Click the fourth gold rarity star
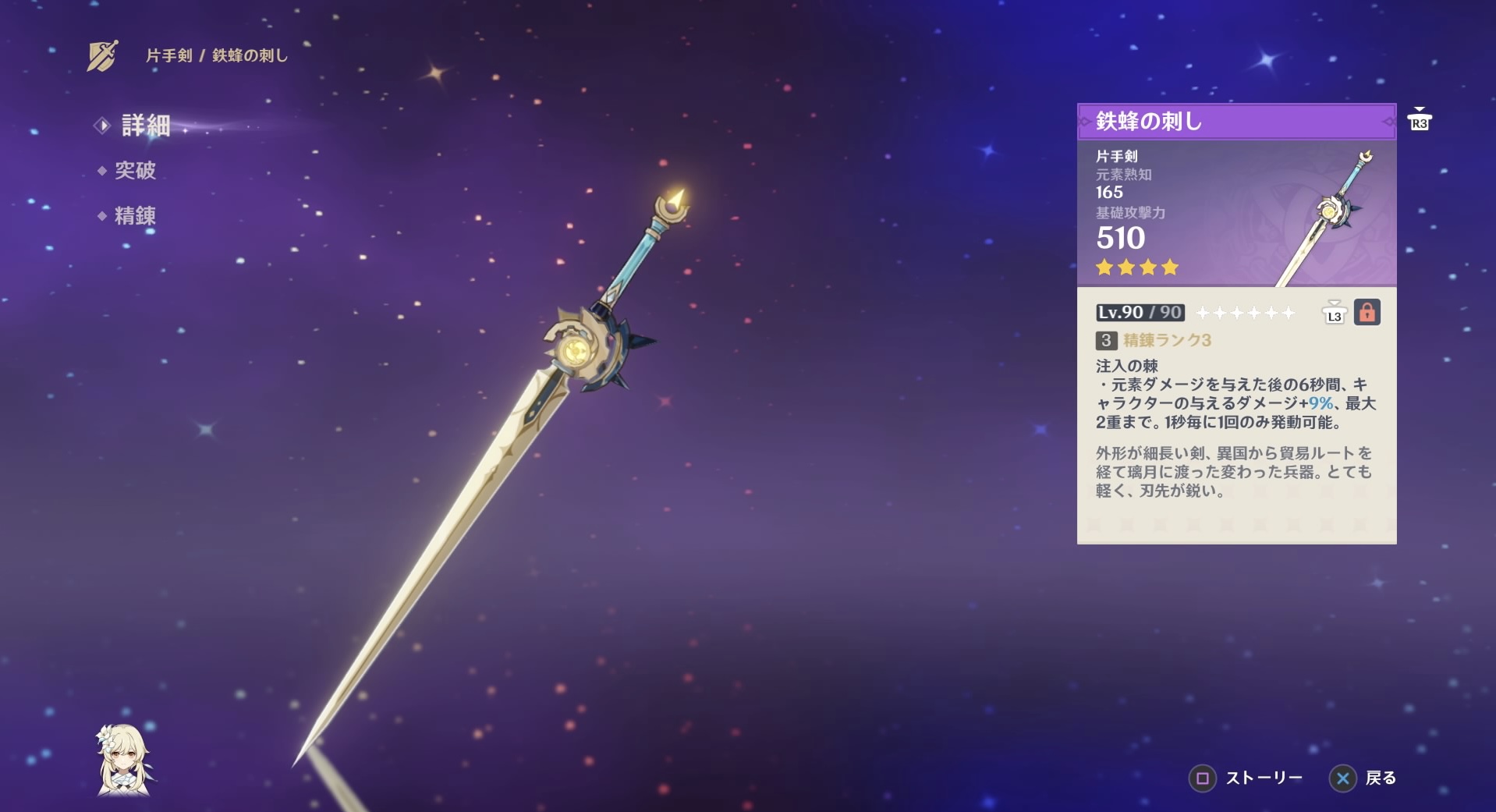The height and width of the screenshot is (812, 1496). coord(1168,268)
